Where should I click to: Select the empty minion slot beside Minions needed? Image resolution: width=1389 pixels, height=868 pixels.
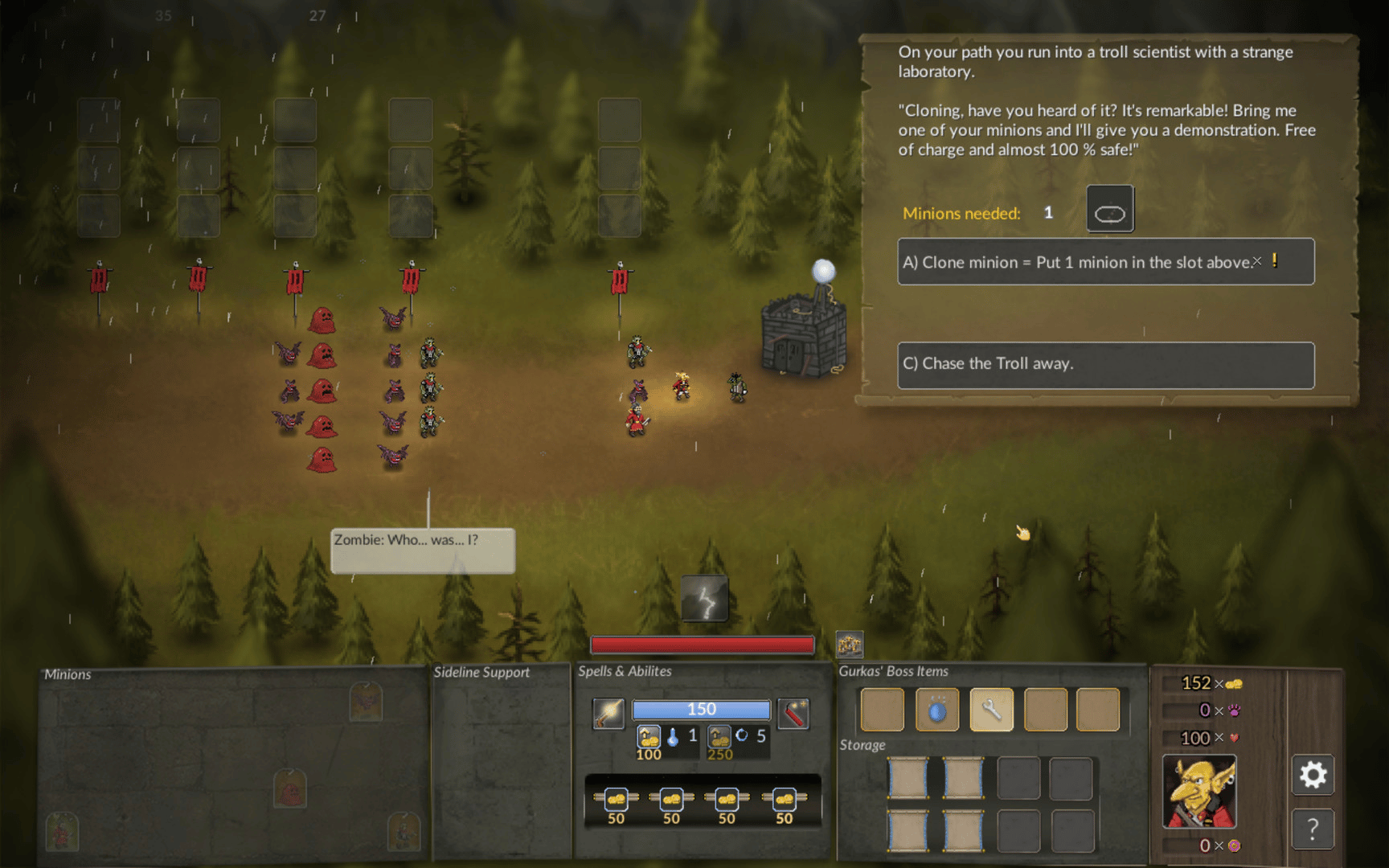point(1110,209)
